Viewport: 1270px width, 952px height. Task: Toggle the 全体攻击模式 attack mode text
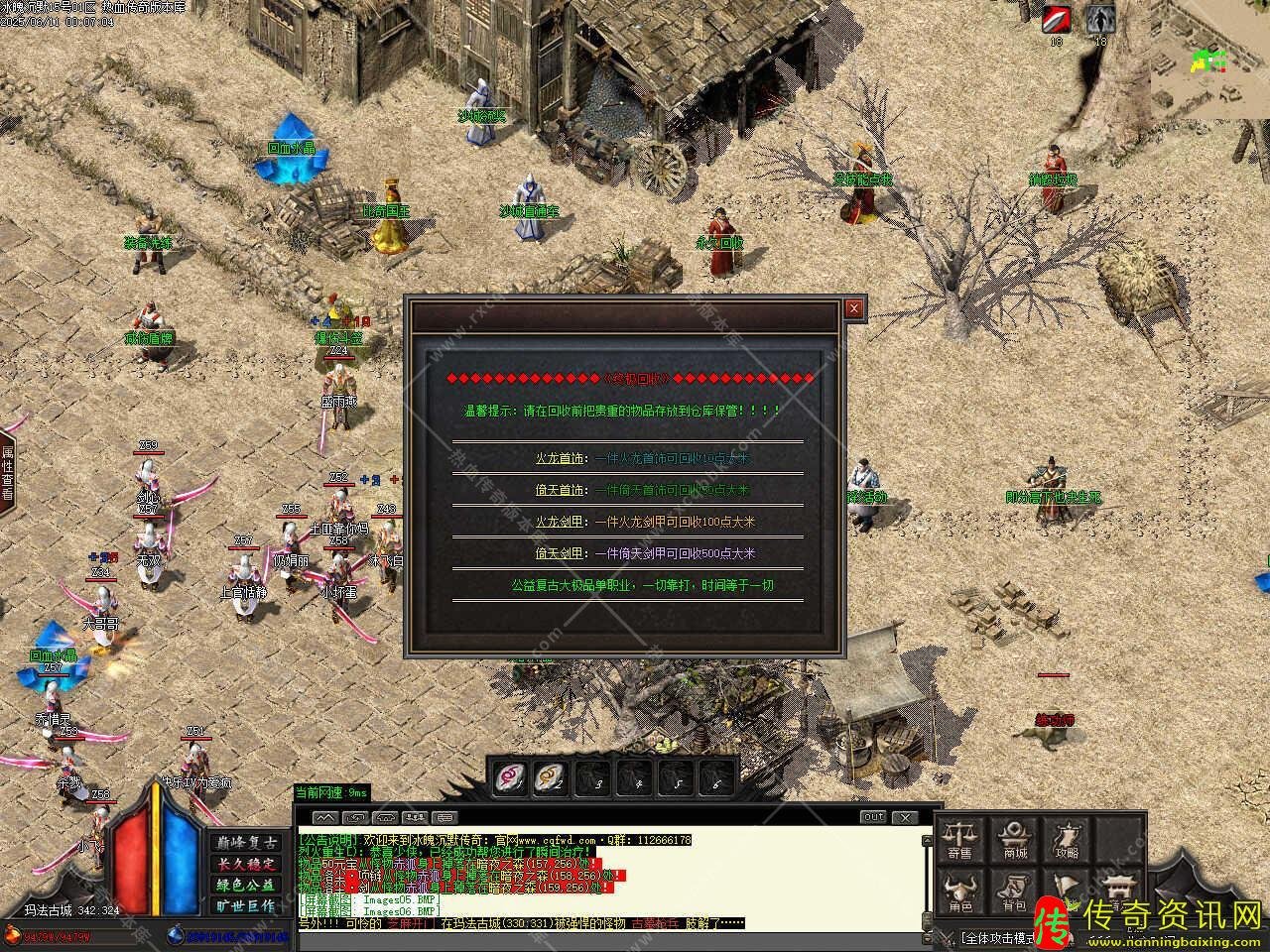click(997, 937)
